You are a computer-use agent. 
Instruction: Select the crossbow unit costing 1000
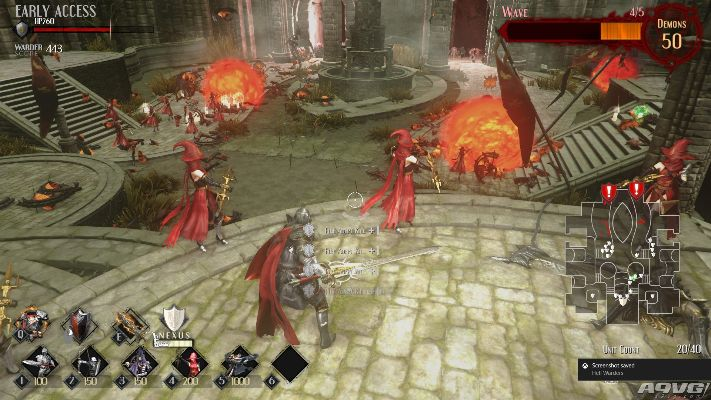tap(239, 362)
